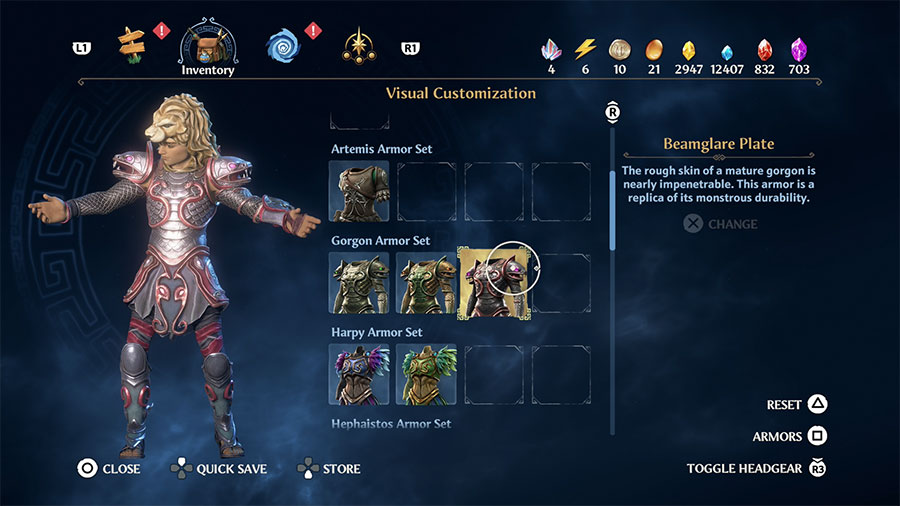Image resolution: width=900 pixels, height=506 pixels.
Task: Pick the green and orange Gorgon armor
Action: (x=426, y=283)
